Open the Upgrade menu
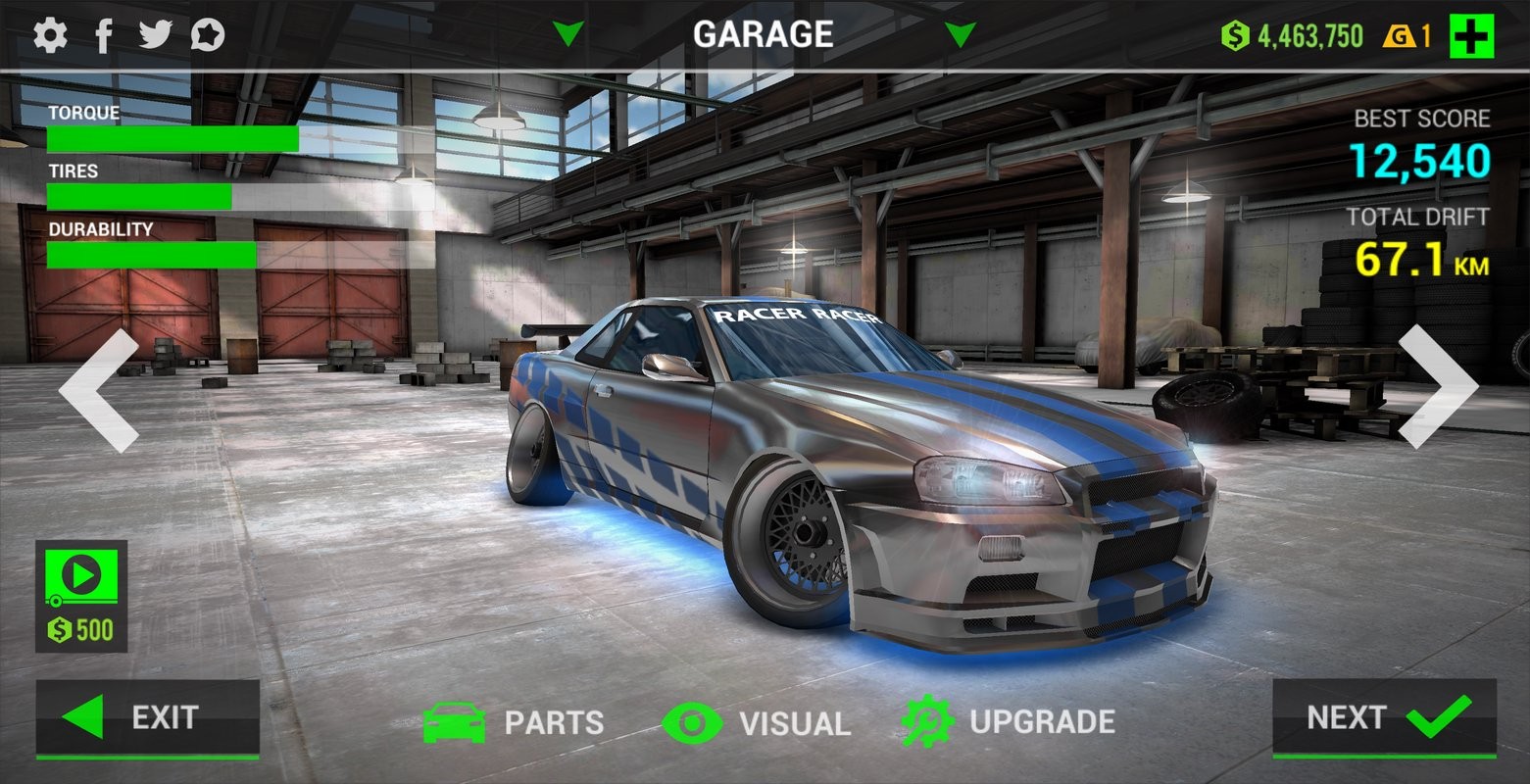 [x=1009, y=722]
